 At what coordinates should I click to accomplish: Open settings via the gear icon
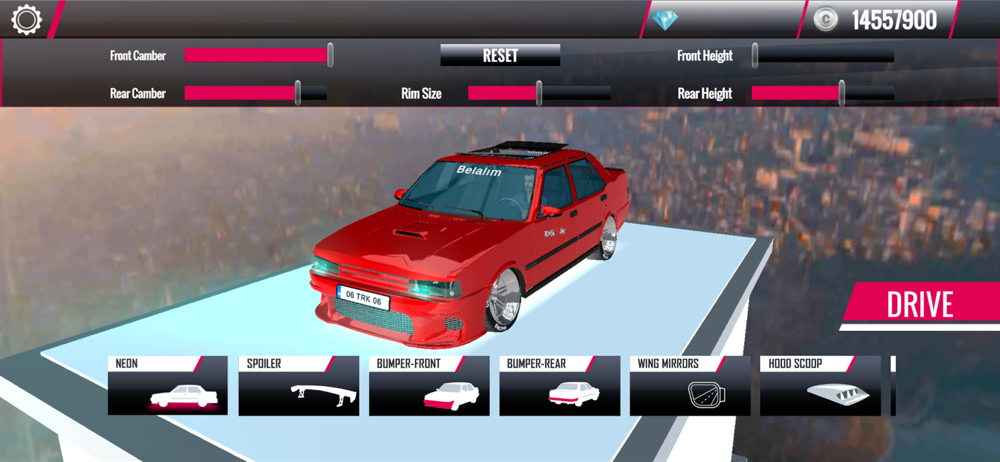pyautogui.click(x=26, y=20)
